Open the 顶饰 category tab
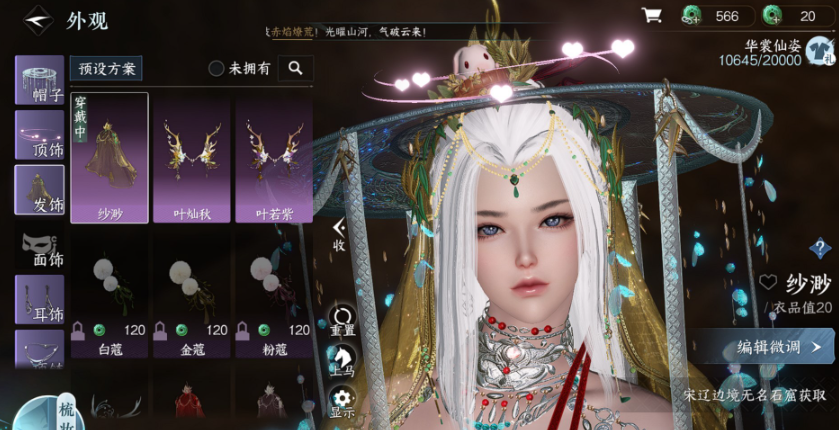 coord(39,135)
